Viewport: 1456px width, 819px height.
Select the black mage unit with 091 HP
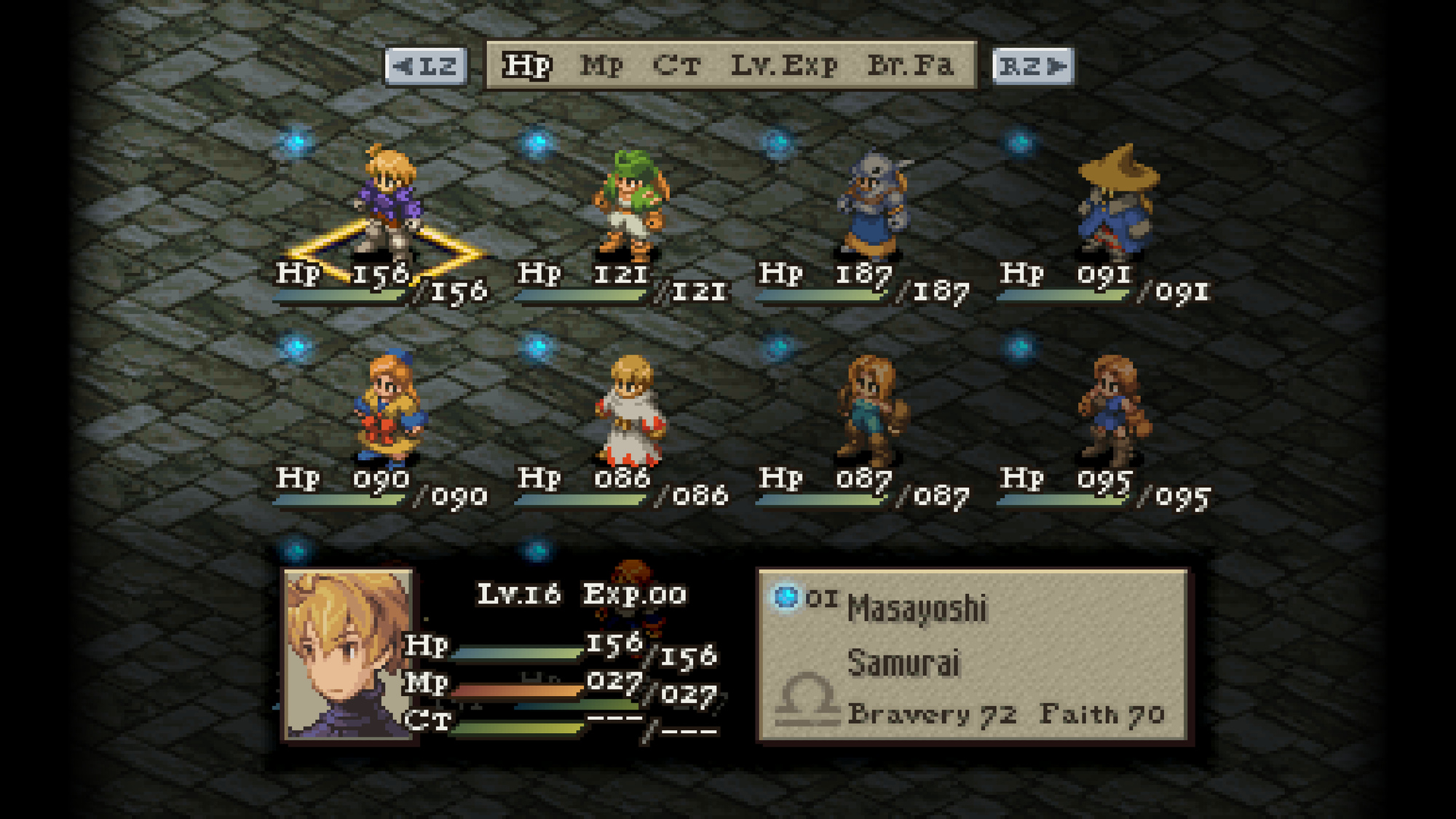click(1115, 202)
